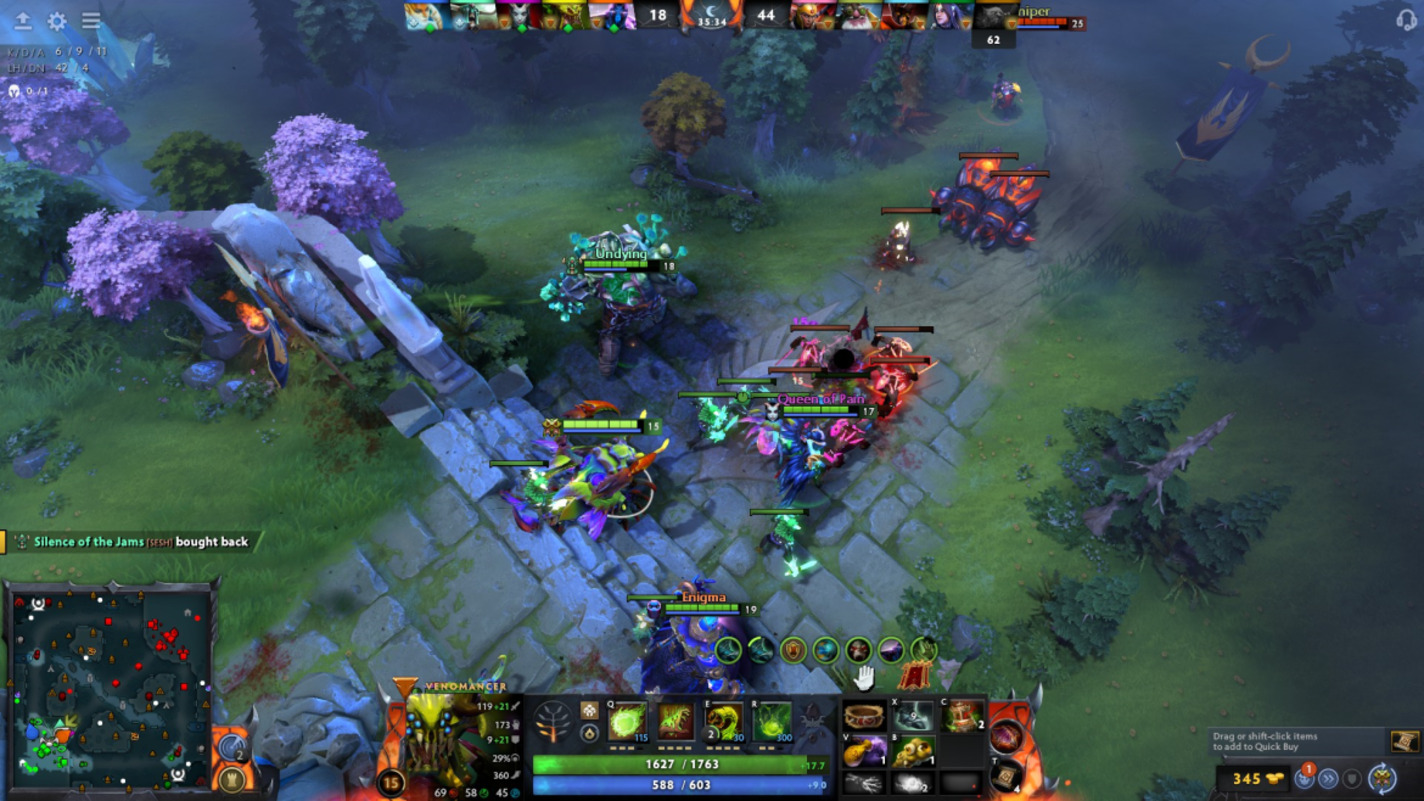Expand the shop with the double-chevron button
Image resolution: width=1424 pixels, height=801 pixels.
click(x=1328, y=779)
